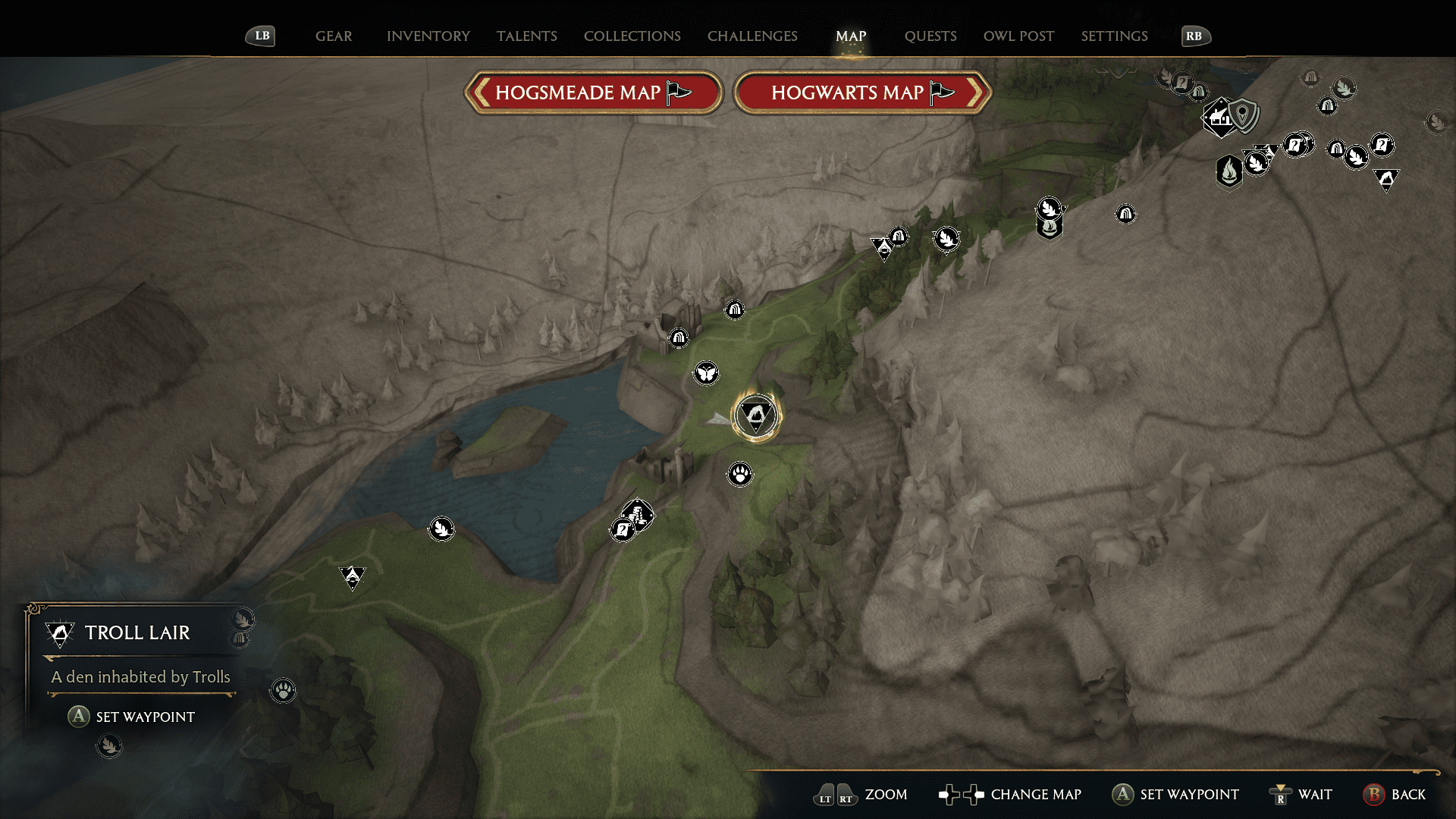Click the arch ruin icon above the butterfly marker

coord(677,338)
